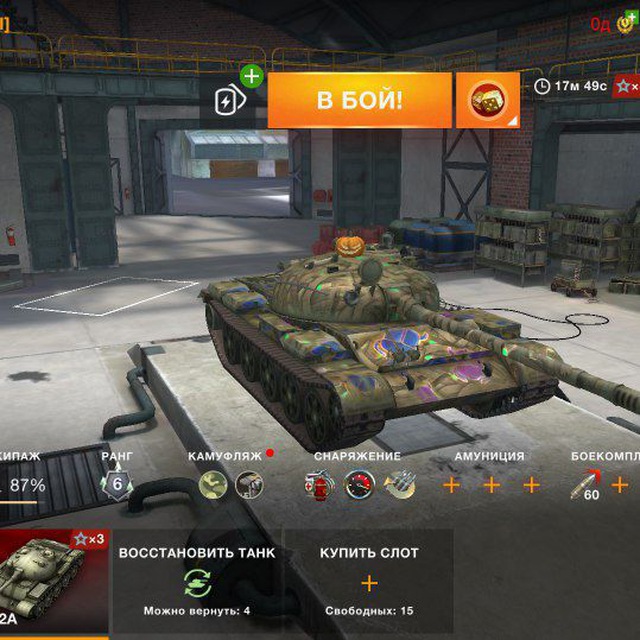Viewport: 640px width, 640px height.
Task: Add a booster via the lightning cards icon
Action: (x=229, y=99)
